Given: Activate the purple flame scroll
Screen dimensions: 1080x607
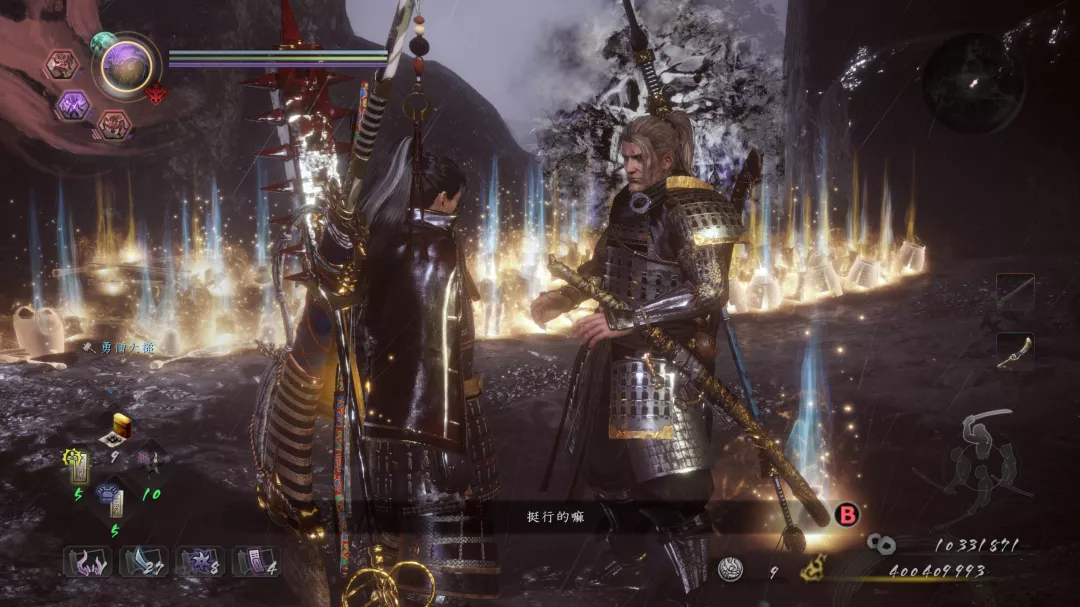Looking at the screenshot, I should 88,561.
